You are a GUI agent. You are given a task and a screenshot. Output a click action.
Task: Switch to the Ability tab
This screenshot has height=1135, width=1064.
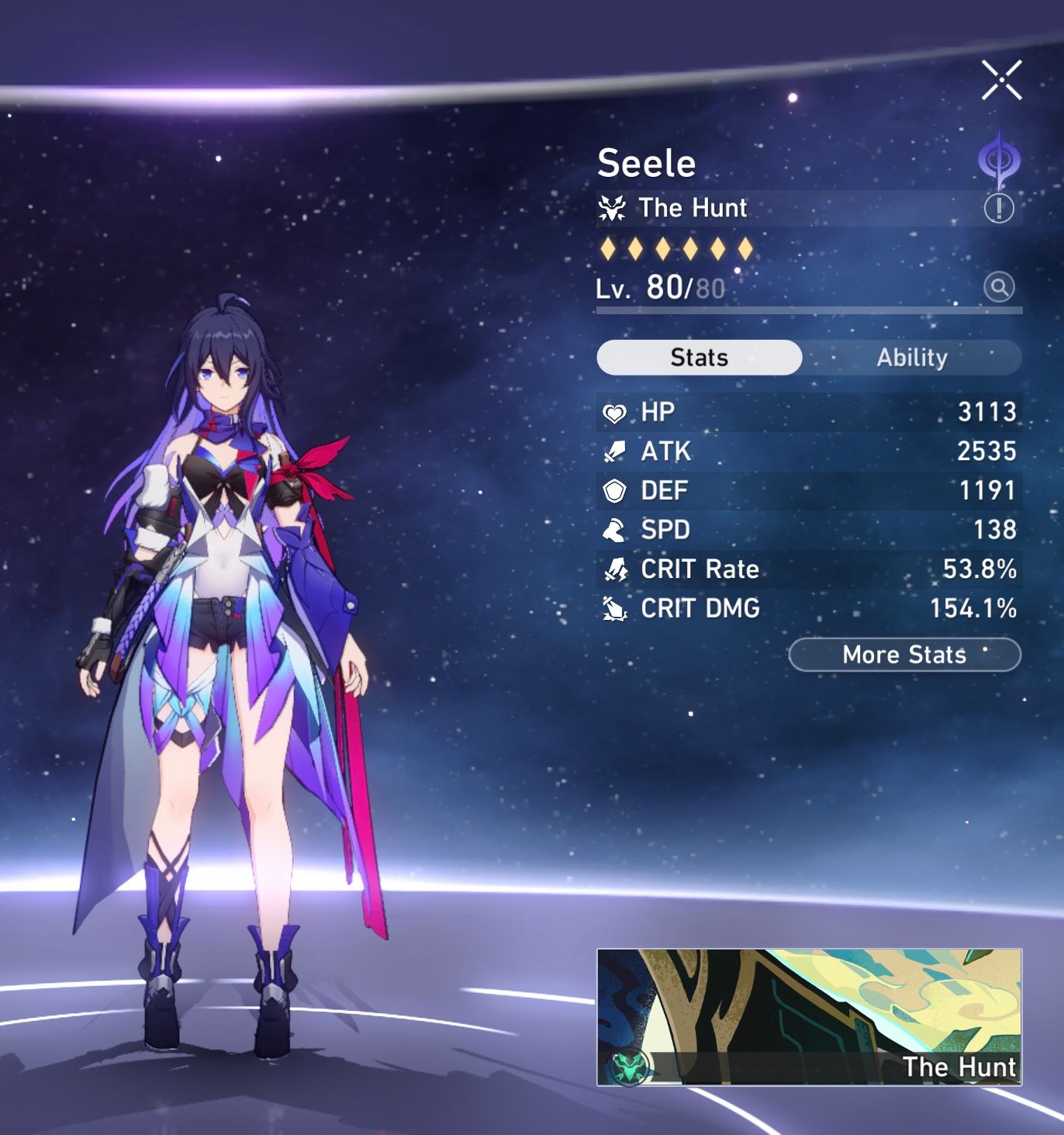click(x=912, y=357)
